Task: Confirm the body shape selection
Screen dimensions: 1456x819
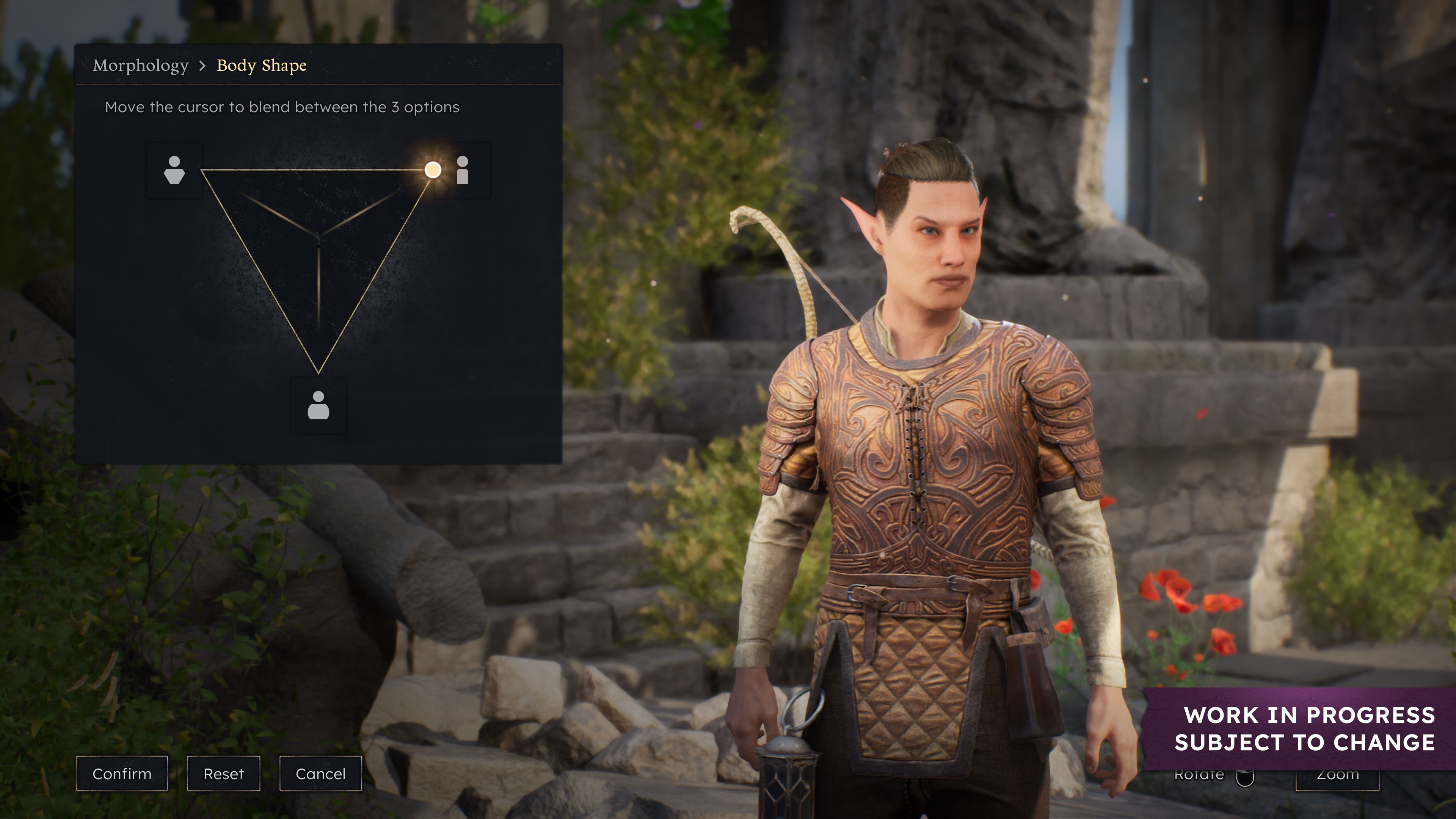Action: click(121, 773)
